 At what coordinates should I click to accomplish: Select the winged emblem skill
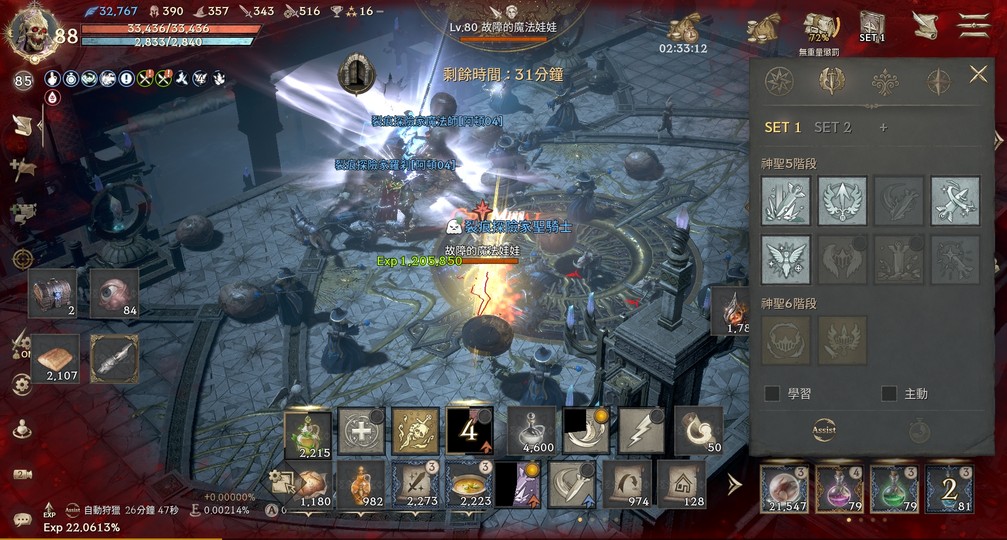point(787,259)
